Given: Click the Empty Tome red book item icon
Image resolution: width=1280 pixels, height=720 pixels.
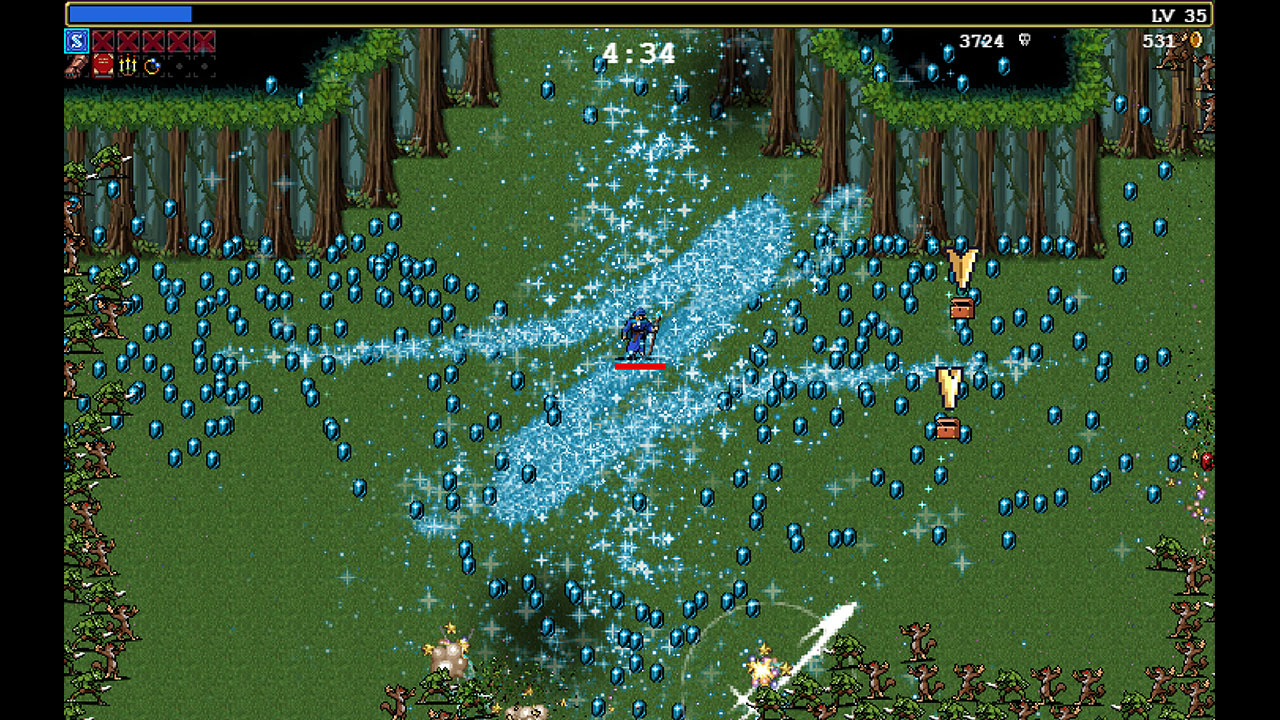Looking at the screenshot, I should click(101, 67).
